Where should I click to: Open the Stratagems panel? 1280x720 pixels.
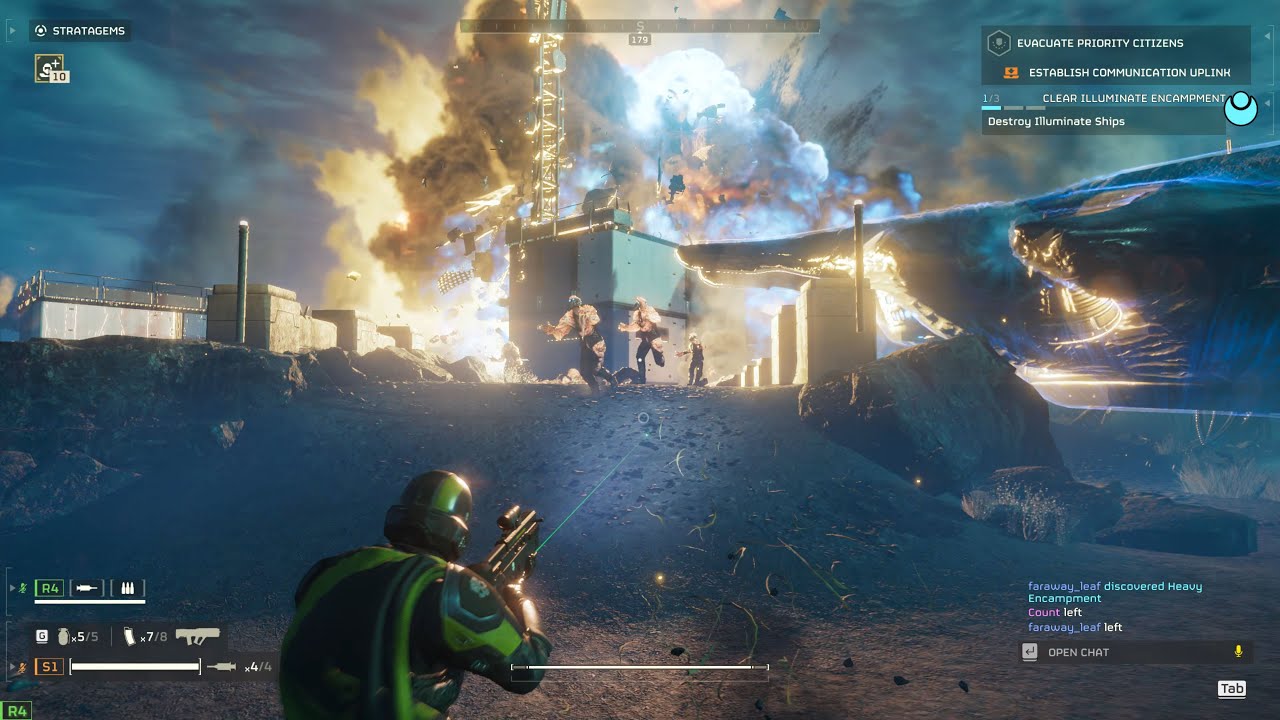pos(80,31)
